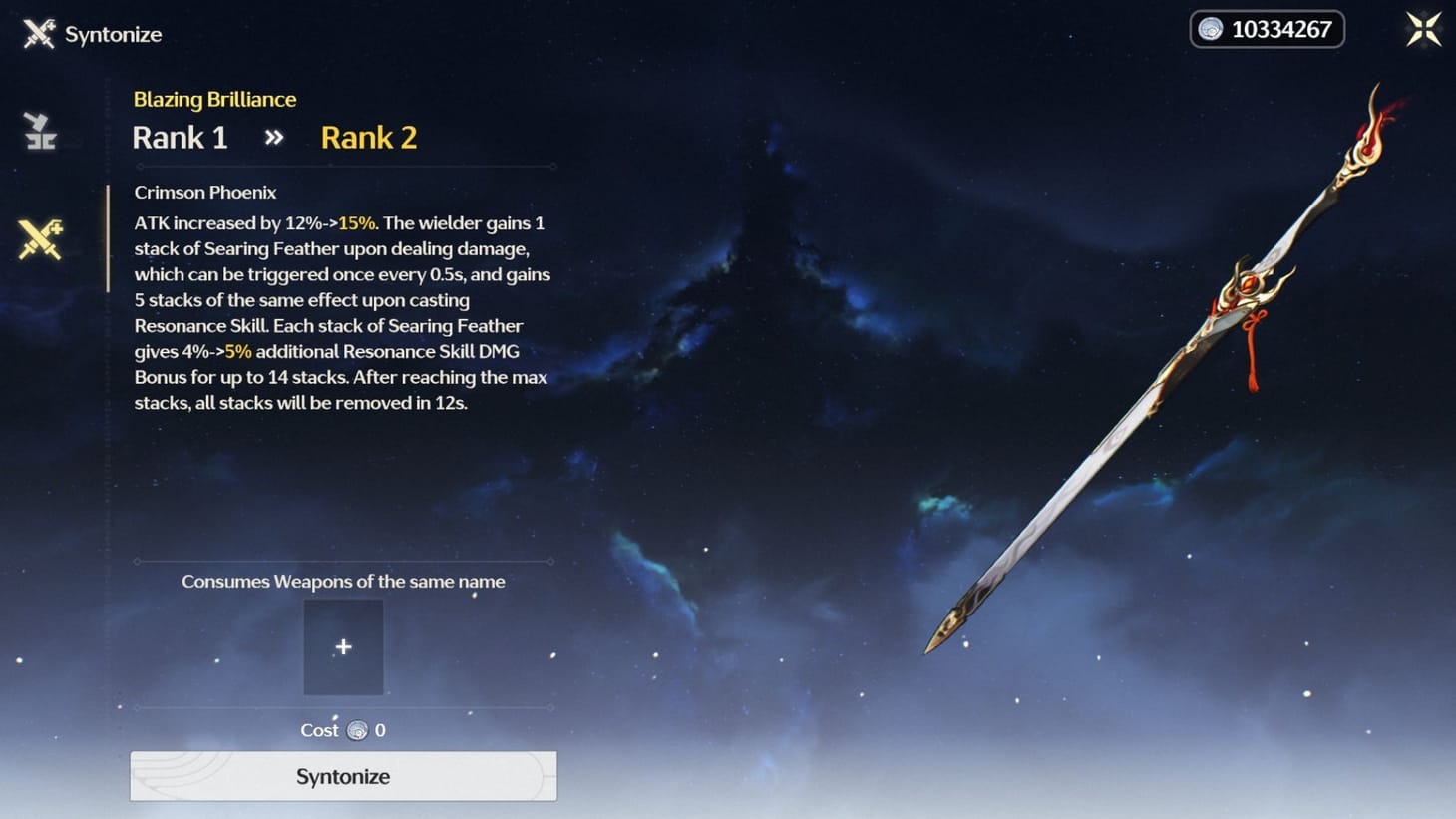Click the four-pointed star exit icon top right

click(x=1423, y=29)
